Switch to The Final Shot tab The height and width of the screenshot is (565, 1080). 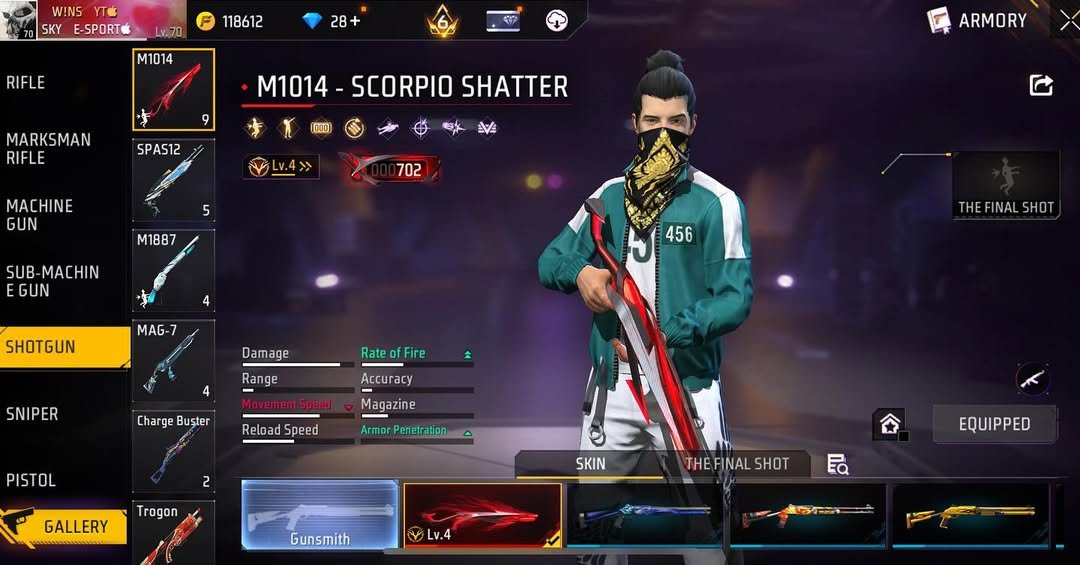737,464
